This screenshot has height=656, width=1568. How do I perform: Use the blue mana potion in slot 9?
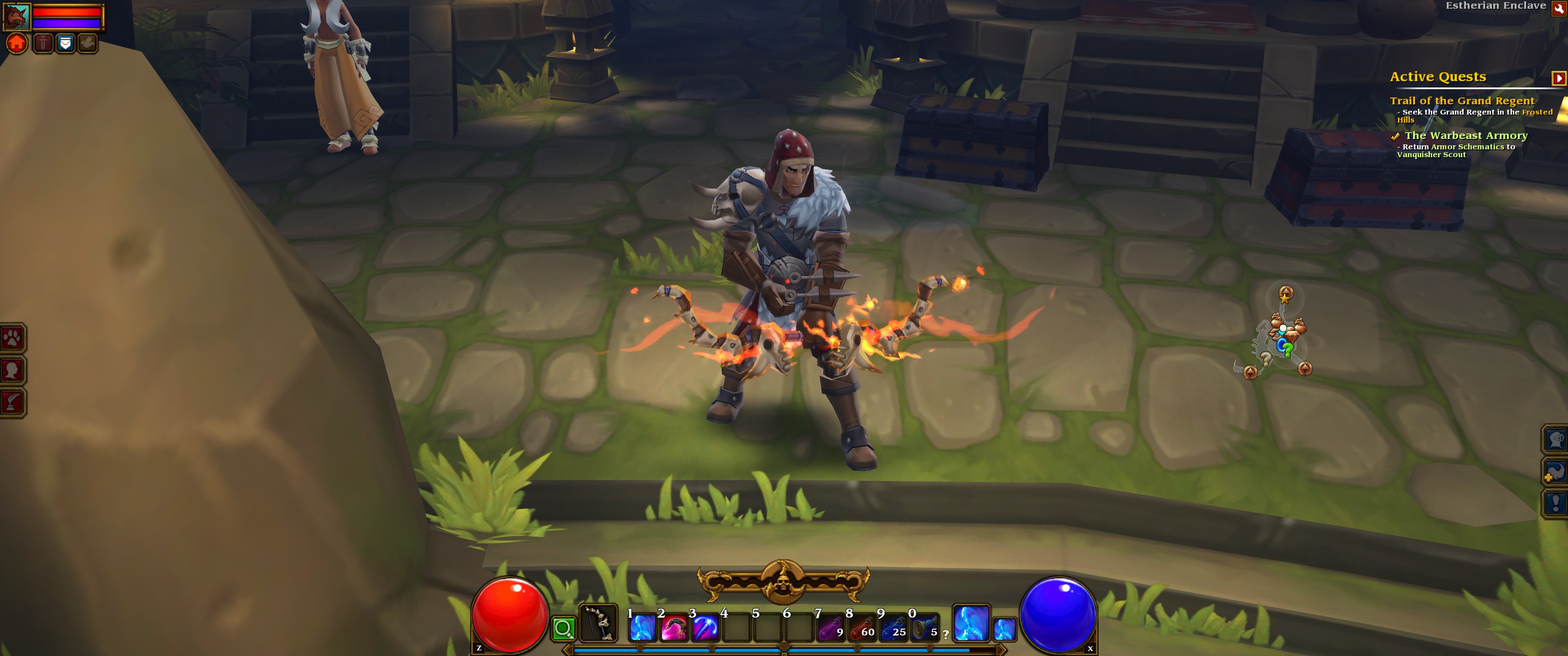(893, 628)
